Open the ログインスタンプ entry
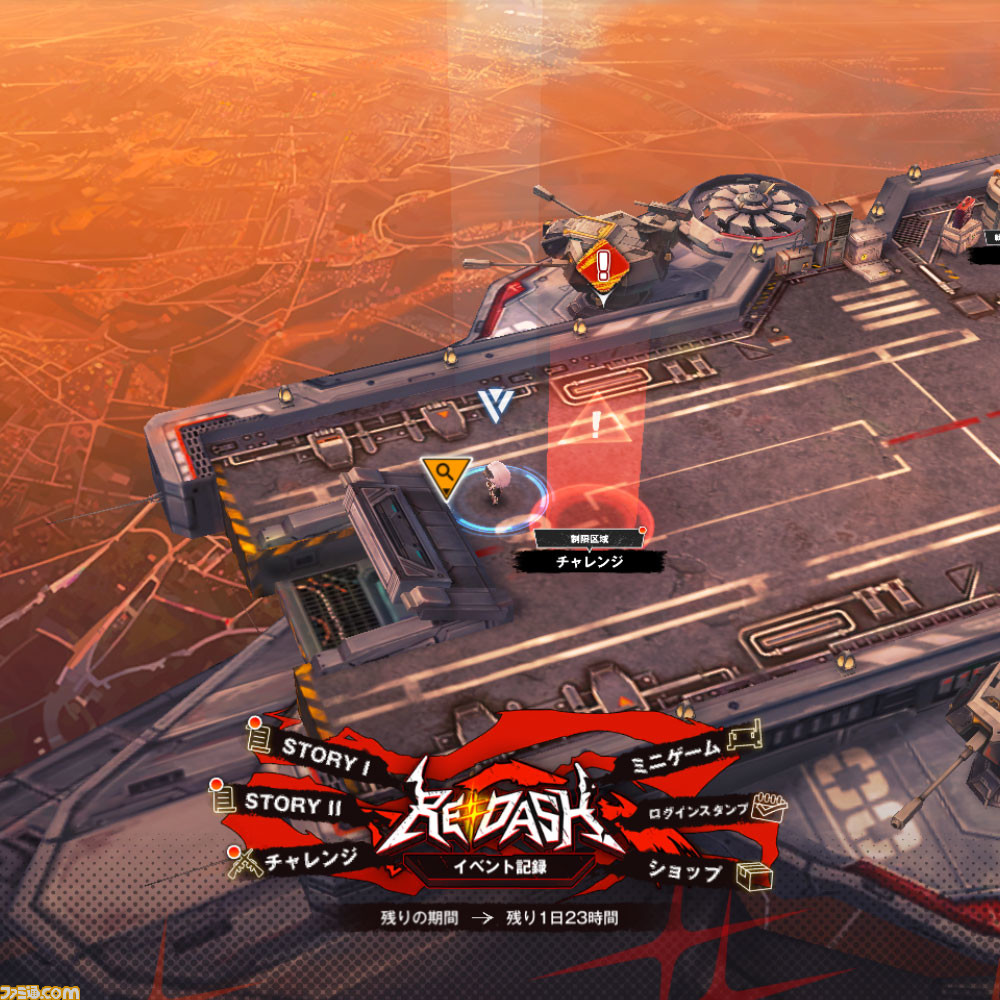 pyautogui.click(x=698, y=811)
